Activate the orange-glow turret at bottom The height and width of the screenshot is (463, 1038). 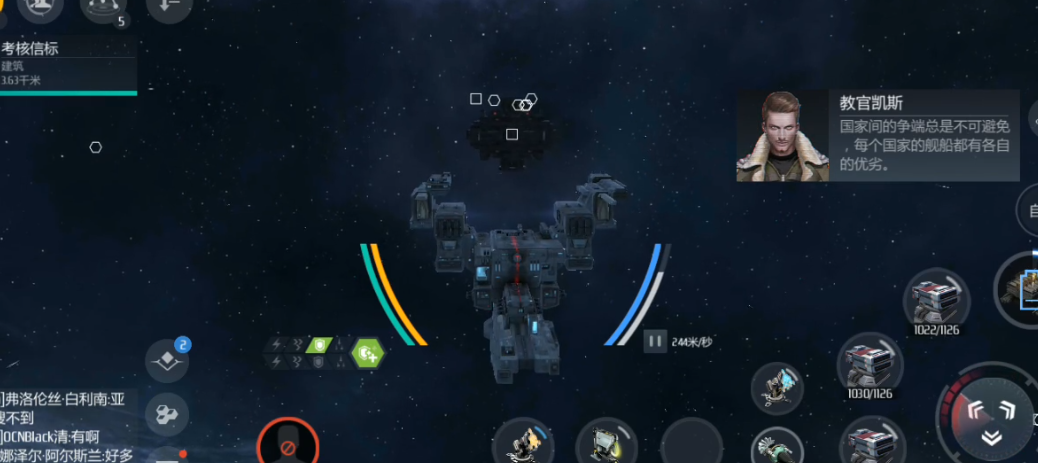[523, 442]
